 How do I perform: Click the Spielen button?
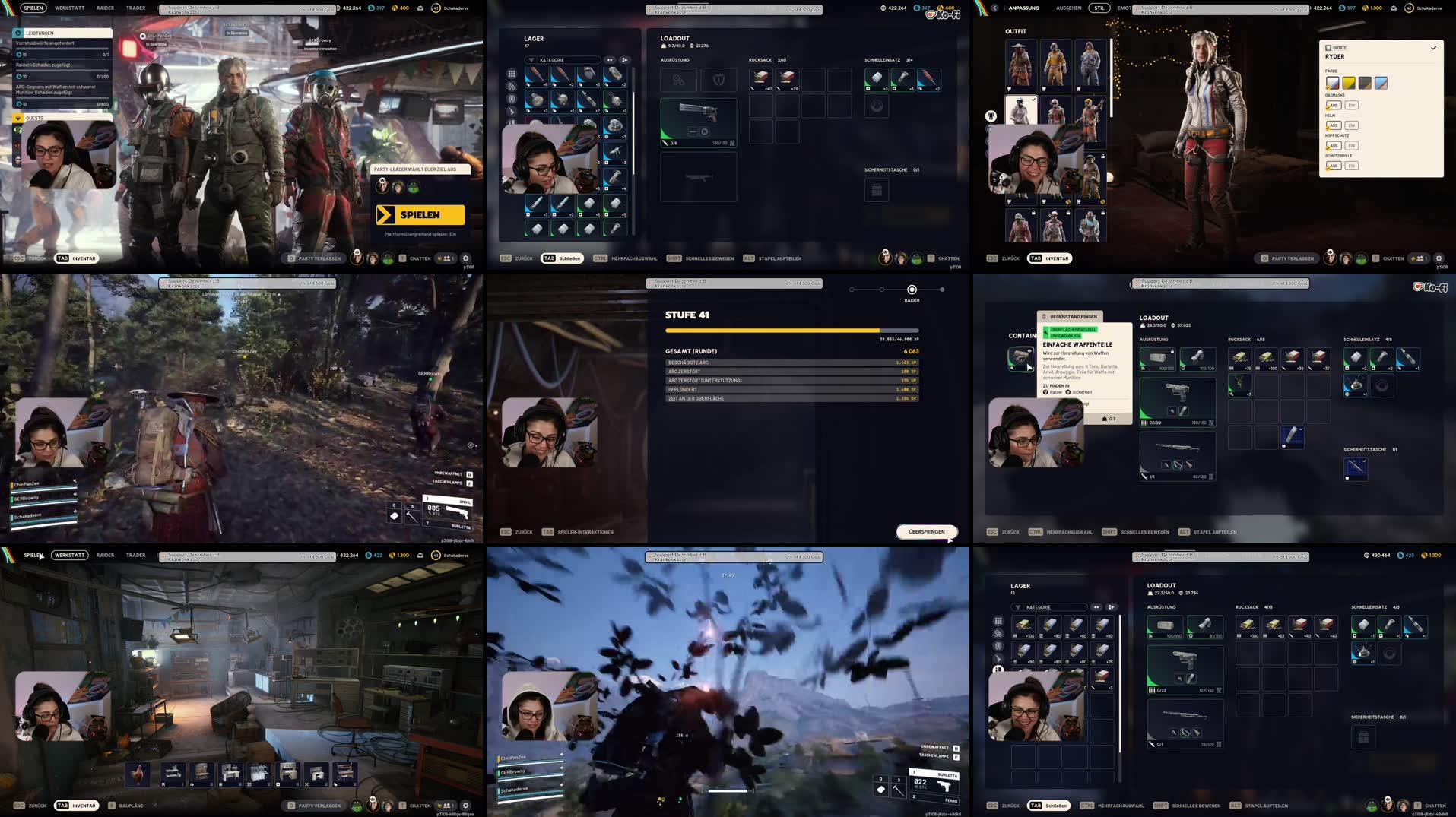pos(423,215)
